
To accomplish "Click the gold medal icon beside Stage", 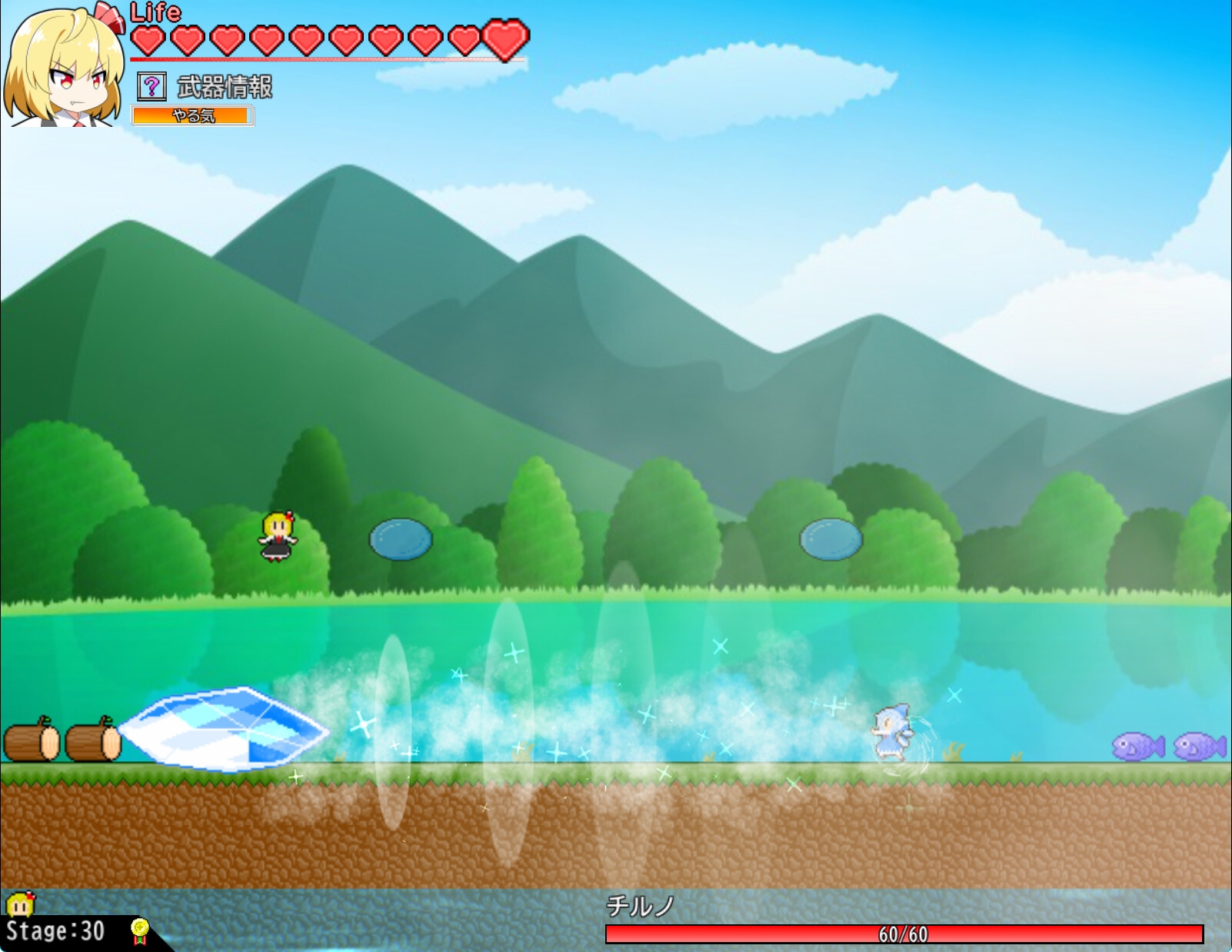I will (139, 930).
